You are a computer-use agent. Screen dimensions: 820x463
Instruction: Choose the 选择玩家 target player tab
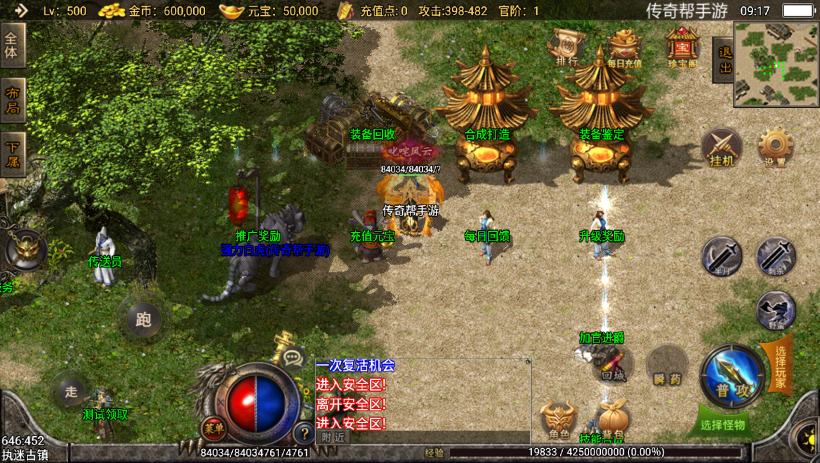click(780, 367)
